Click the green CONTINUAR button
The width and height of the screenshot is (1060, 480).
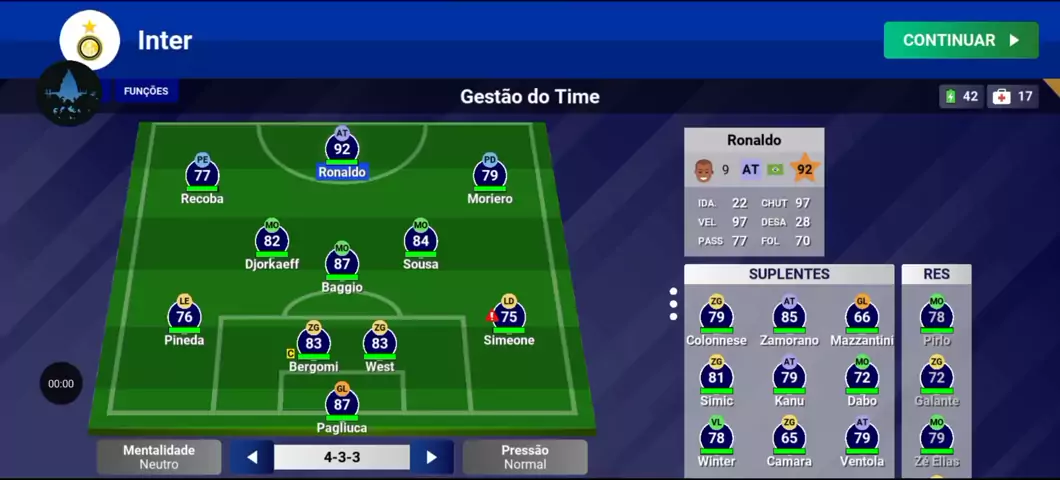960,40
